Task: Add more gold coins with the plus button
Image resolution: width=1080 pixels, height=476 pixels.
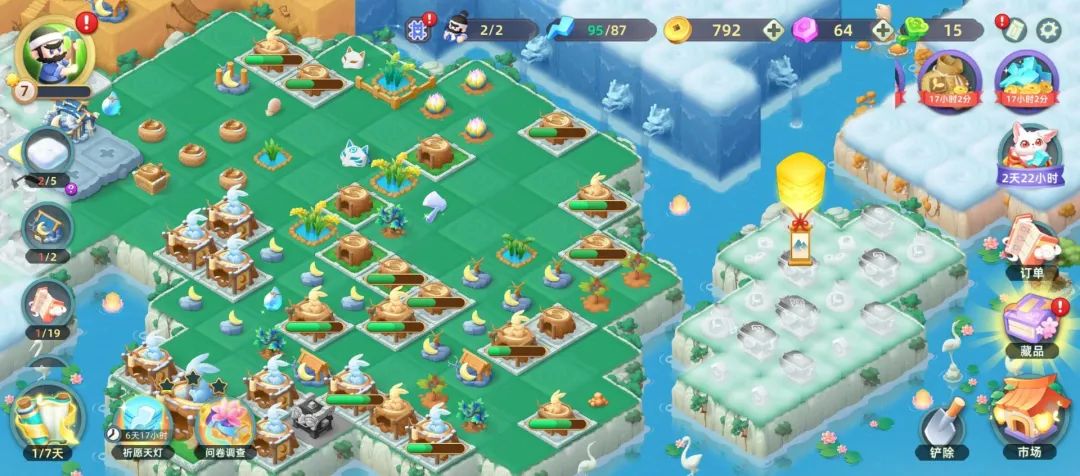Action: click(773, 30)
